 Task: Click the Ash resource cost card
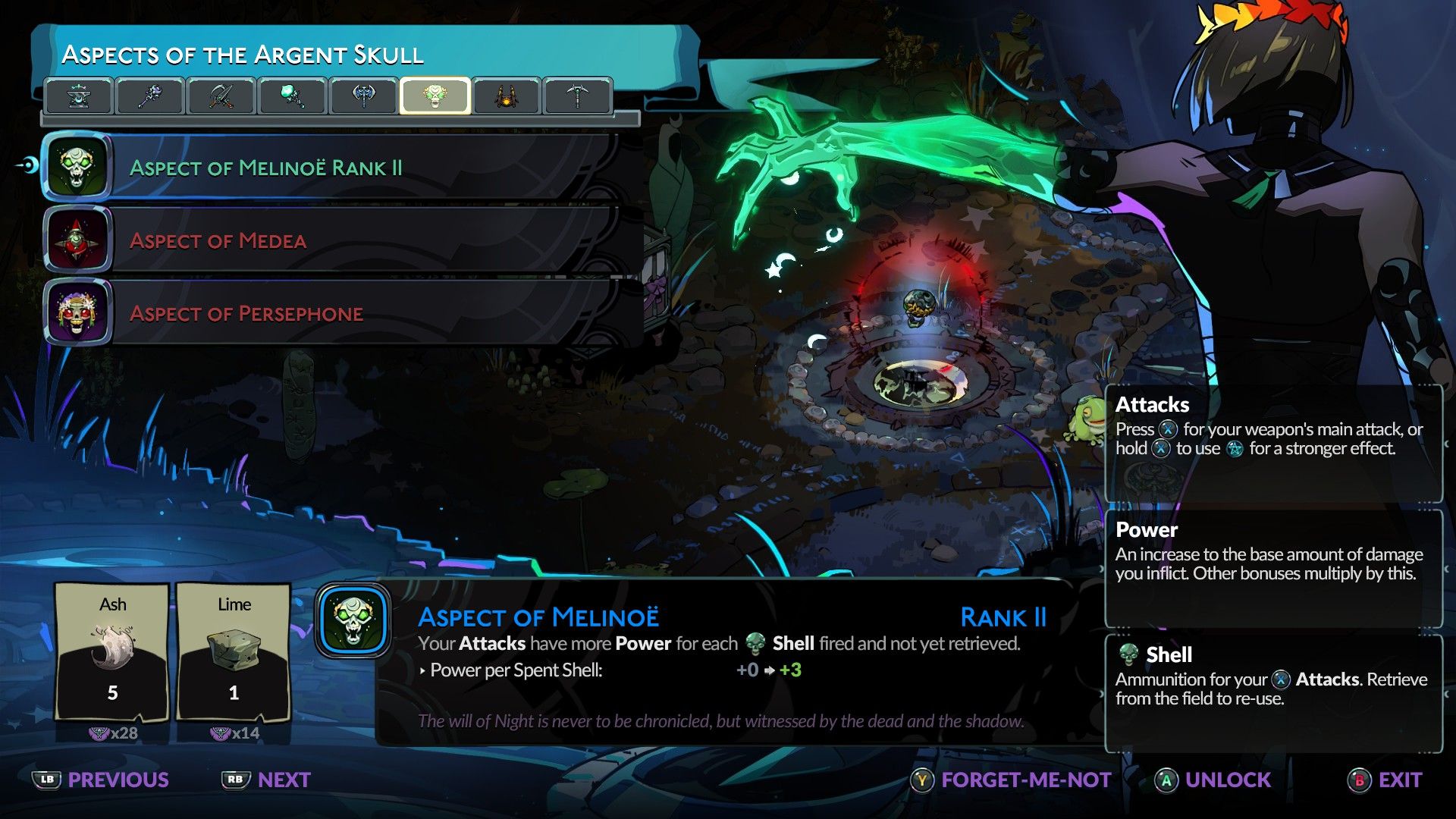(x=112, y=652)
